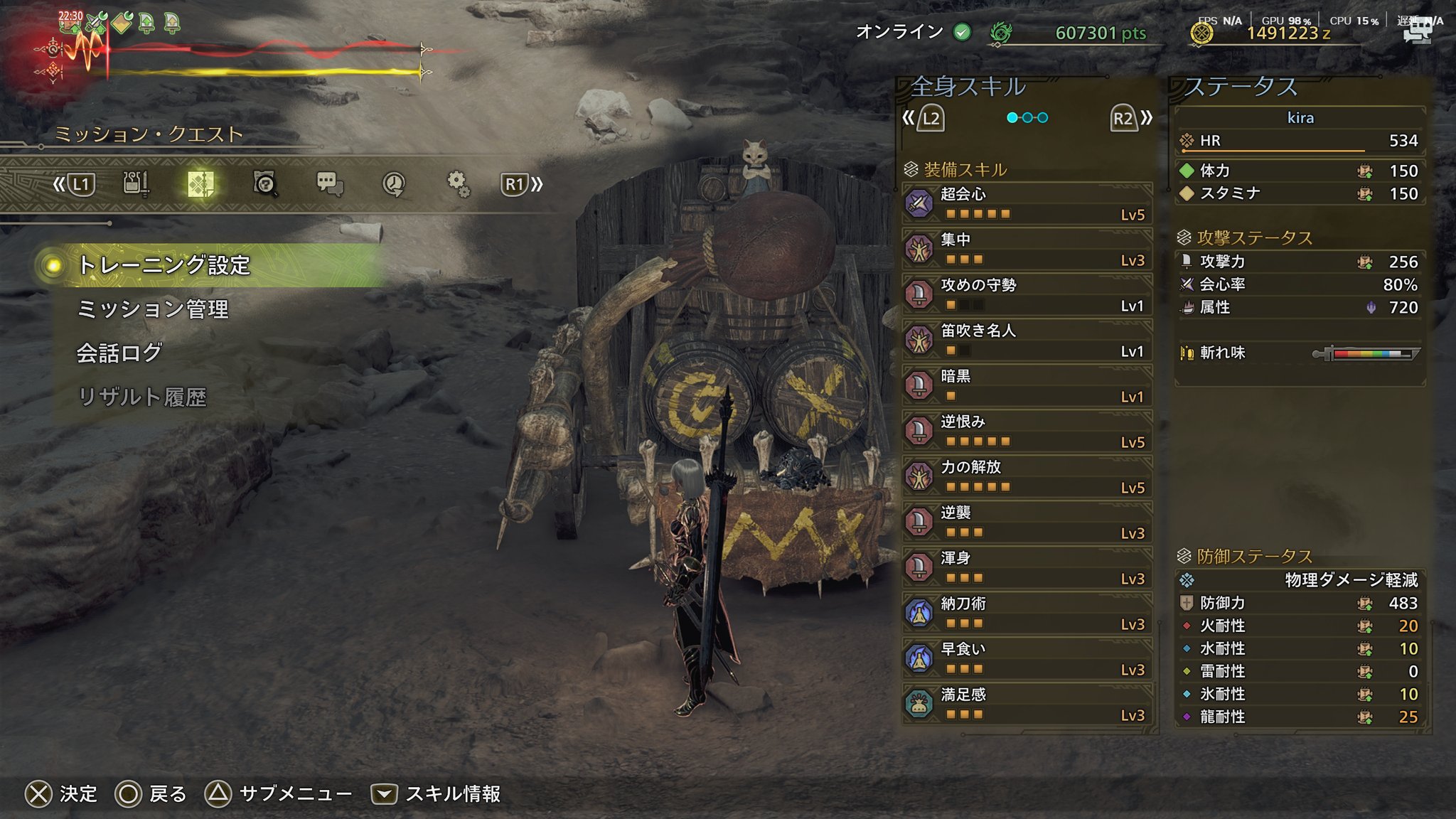
Task: Select the 早食い skill row
Action: [1027, 659]
